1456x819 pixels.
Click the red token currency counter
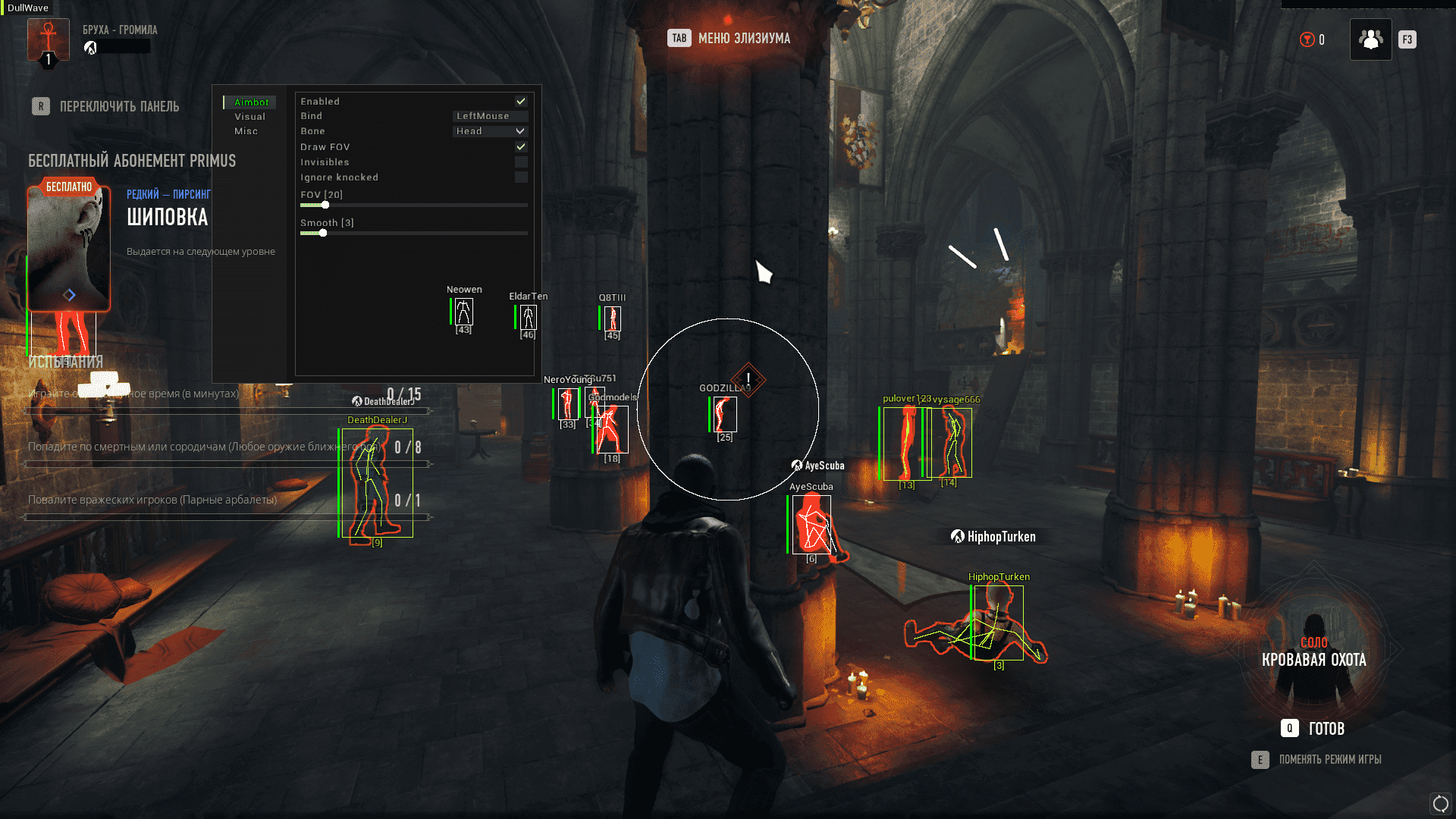click(1313, 39)
